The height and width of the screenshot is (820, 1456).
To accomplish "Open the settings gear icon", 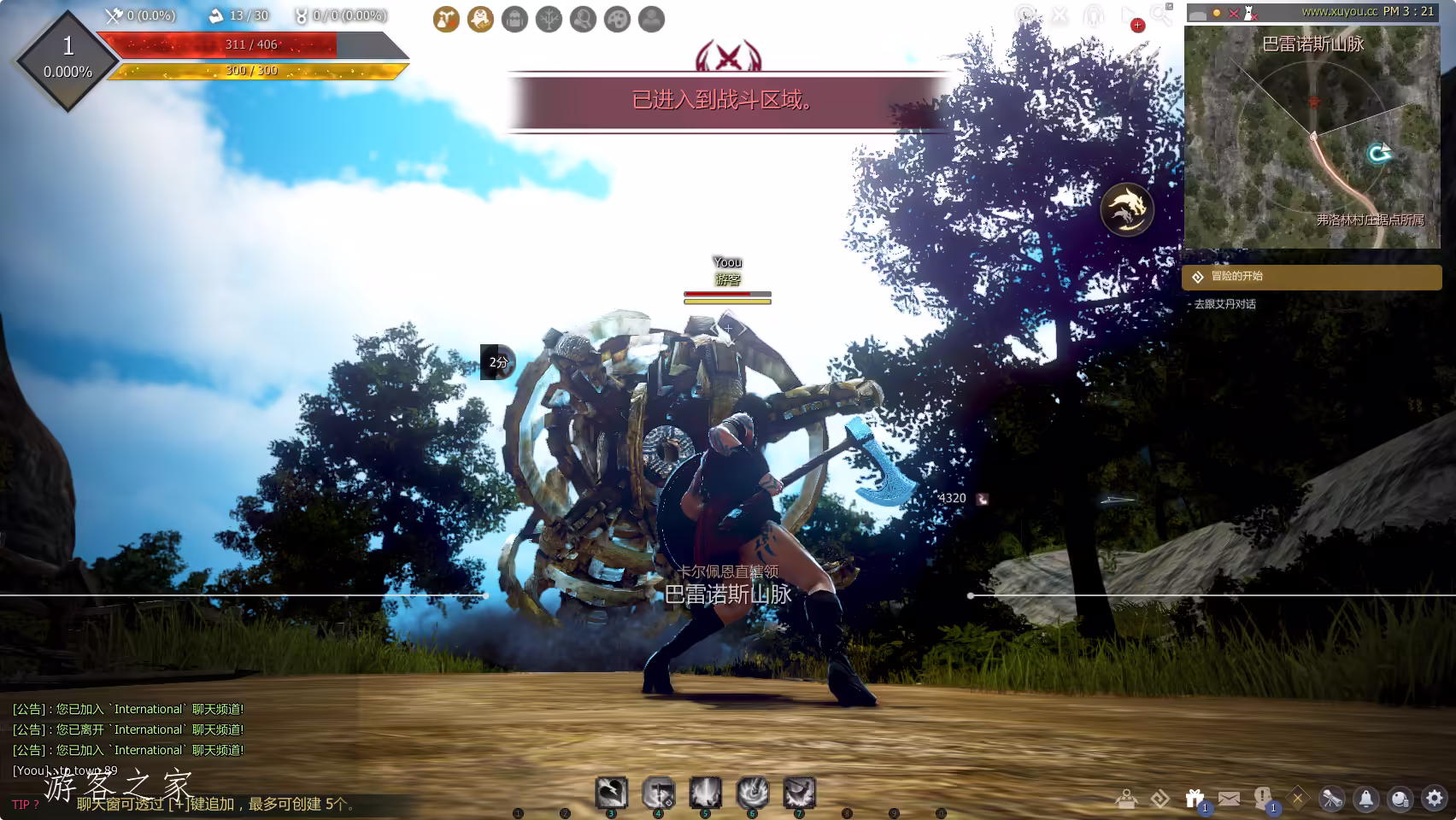I will [x=1435, y=799].
